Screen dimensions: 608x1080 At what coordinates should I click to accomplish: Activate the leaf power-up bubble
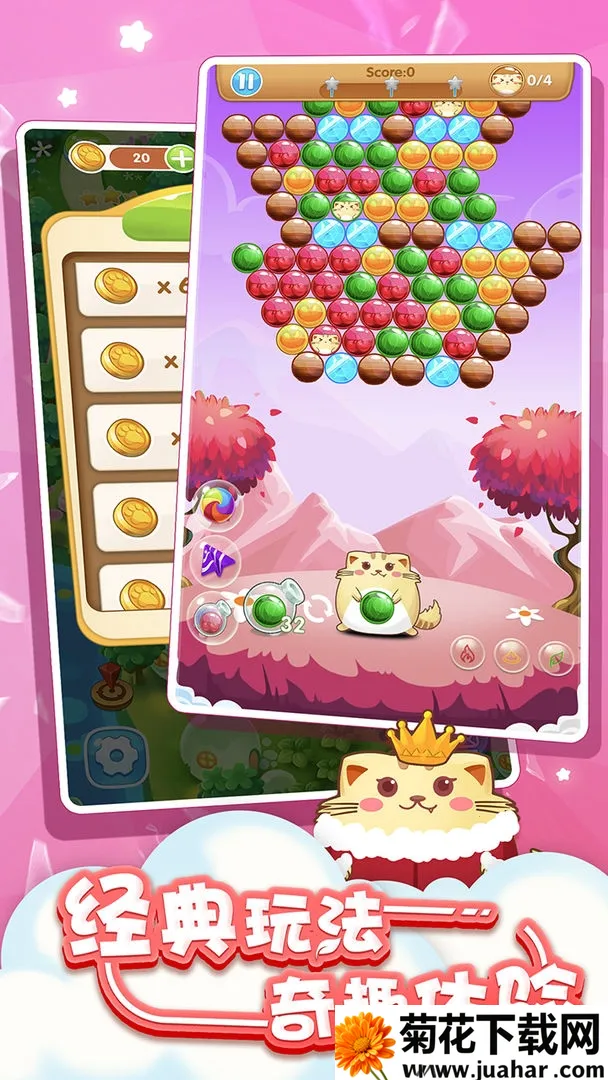(x=554, y=655)
